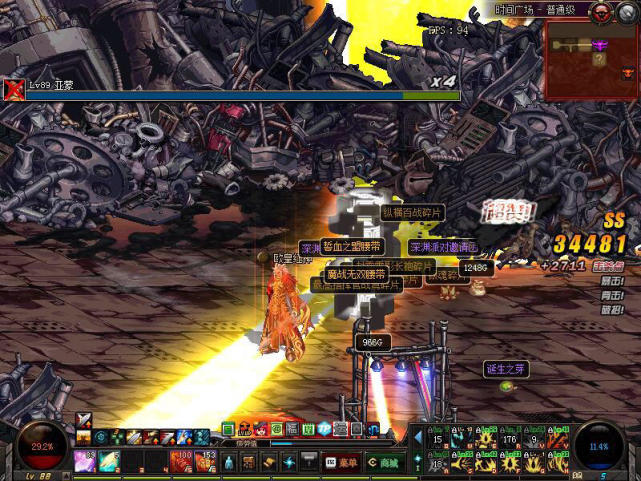Click the red demon boss button beside the dungeon title

click(x=602, y=12)
